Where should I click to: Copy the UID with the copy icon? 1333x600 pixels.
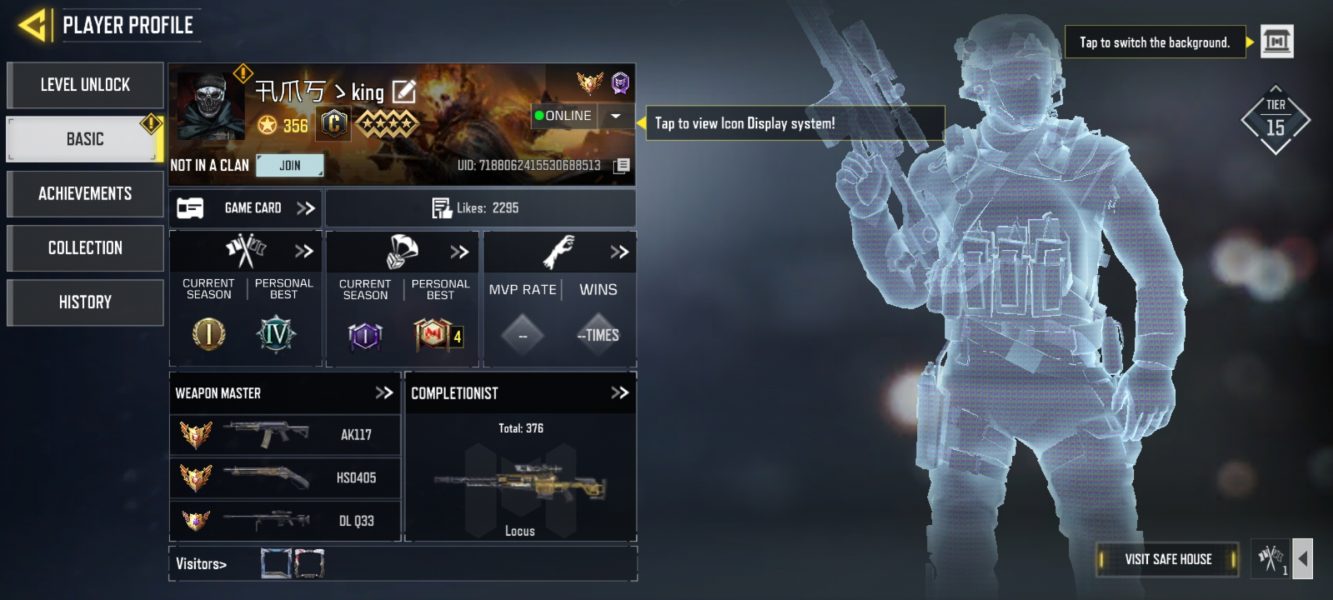click(621, 165)
